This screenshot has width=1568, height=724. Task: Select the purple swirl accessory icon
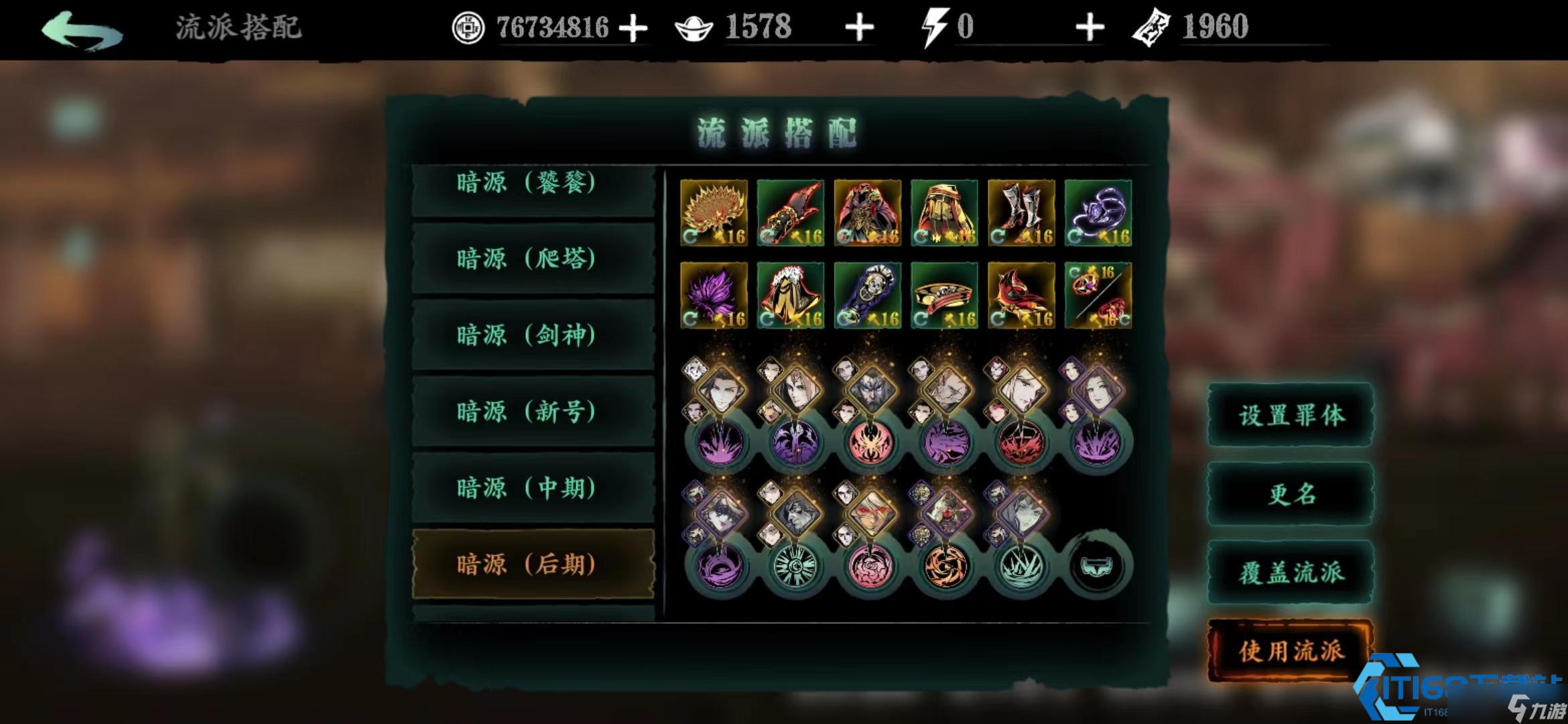[1099, 213]
